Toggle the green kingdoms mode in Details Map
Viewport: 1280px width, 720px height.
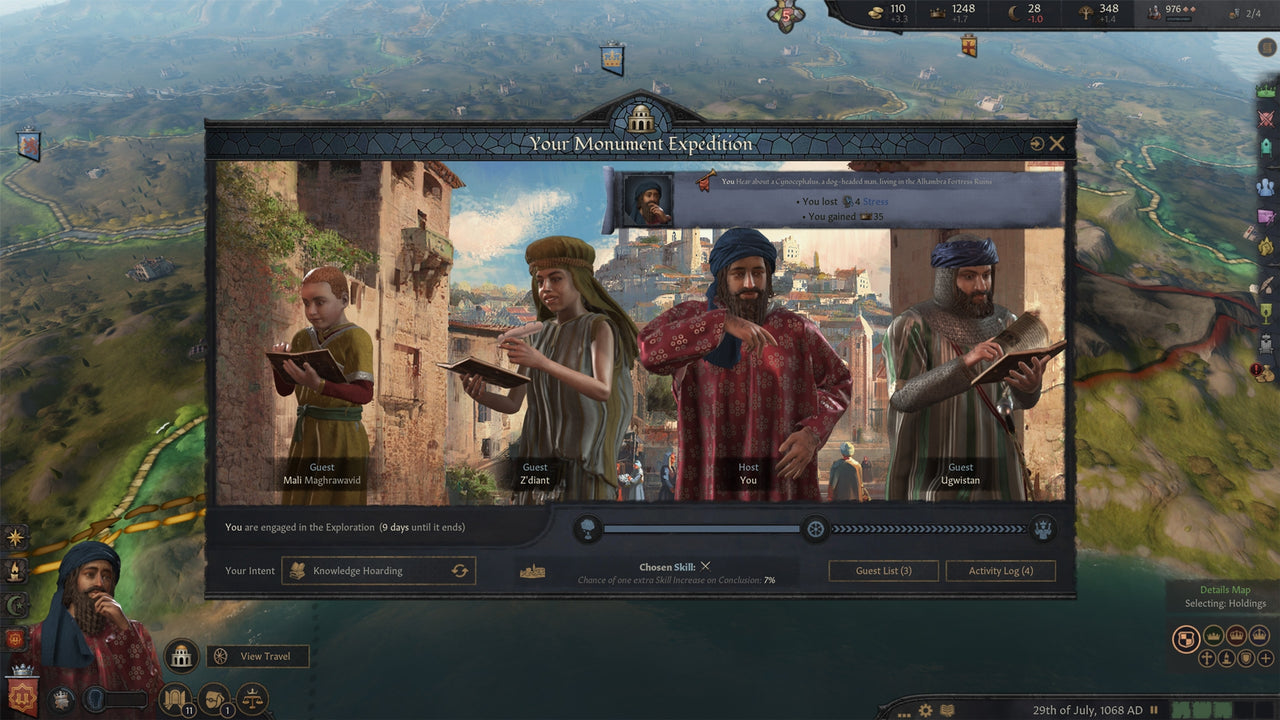(1212, 635)
